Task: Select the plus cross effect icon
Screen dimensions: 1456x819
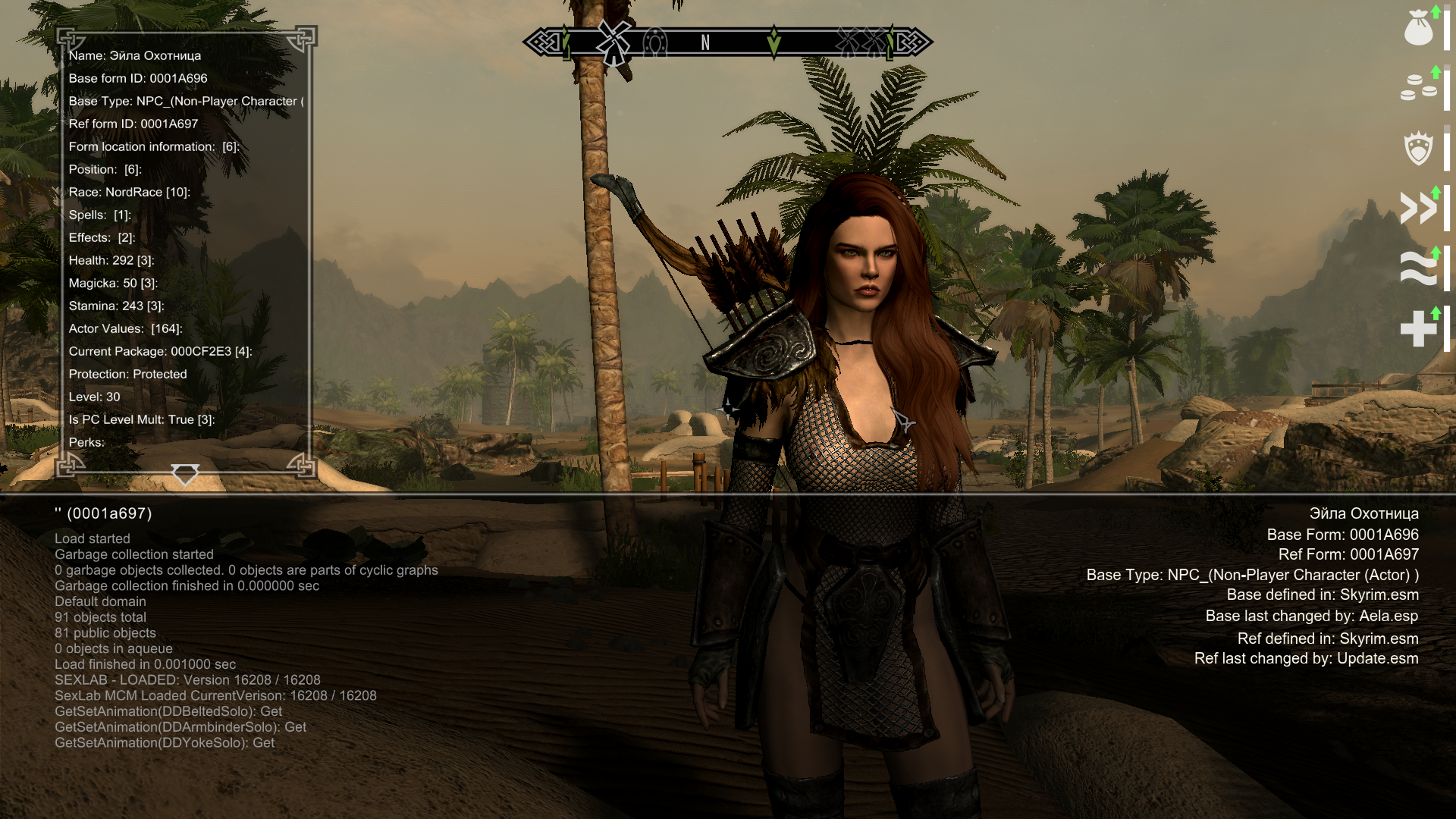Action: [x=1418, y=329]
